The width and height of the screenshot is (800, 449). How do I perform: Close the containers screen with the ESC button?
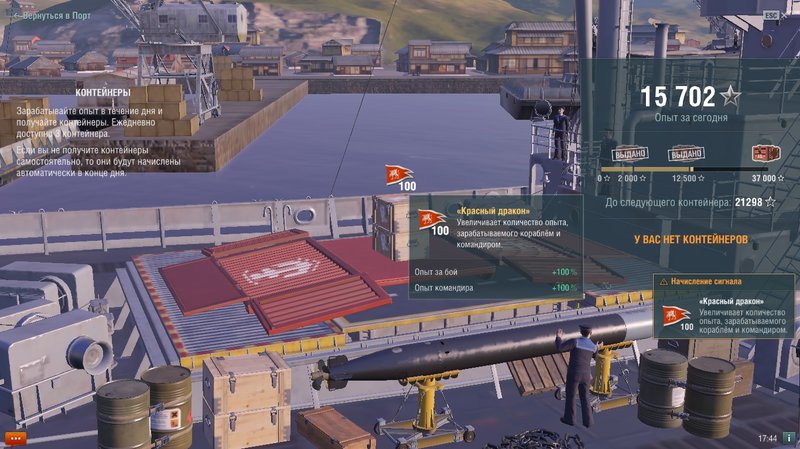(x=770, y=15)
